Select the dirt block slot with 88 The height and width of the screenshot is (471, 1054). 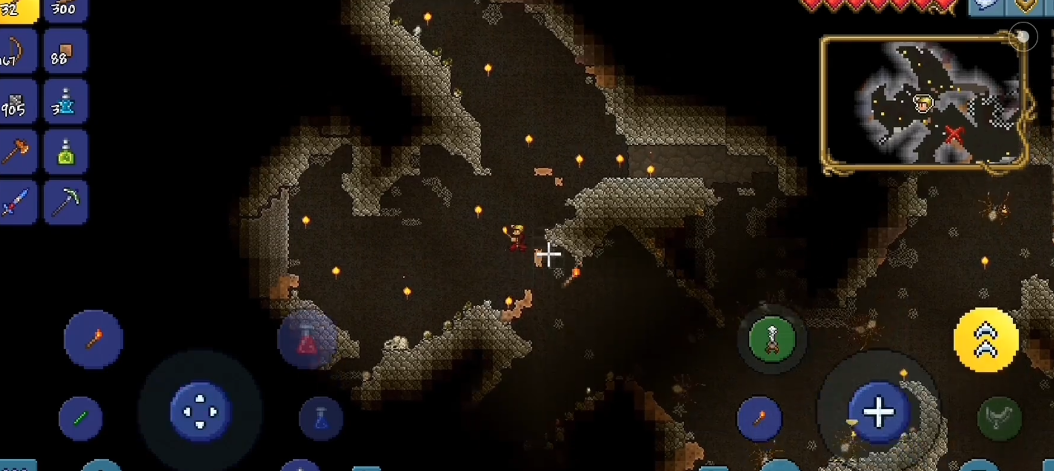pos(65,51)
